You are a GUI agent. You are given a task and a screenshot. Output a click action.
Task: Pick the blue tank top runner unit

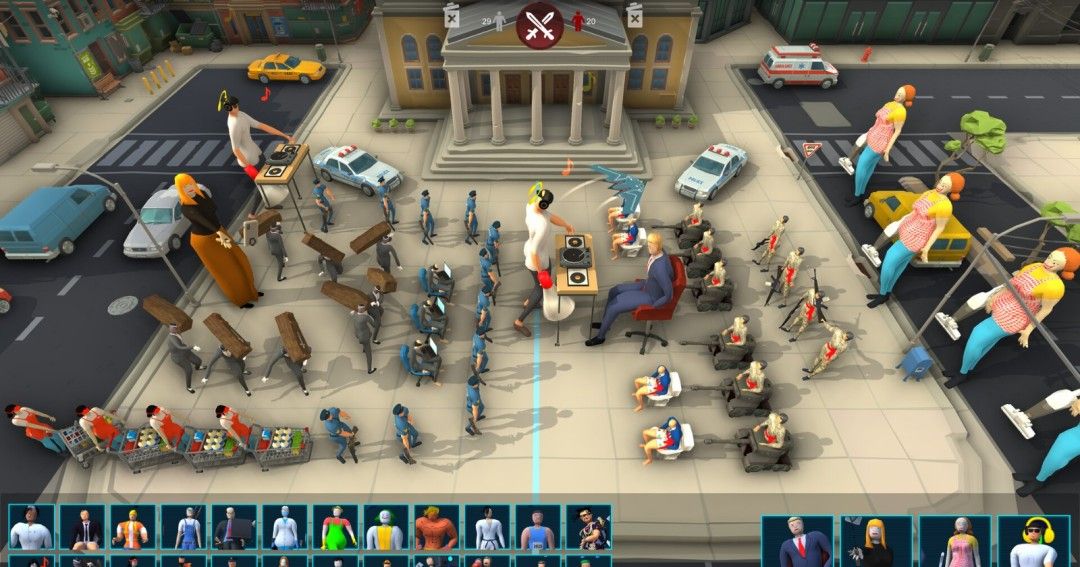click(x=537, y=528)
